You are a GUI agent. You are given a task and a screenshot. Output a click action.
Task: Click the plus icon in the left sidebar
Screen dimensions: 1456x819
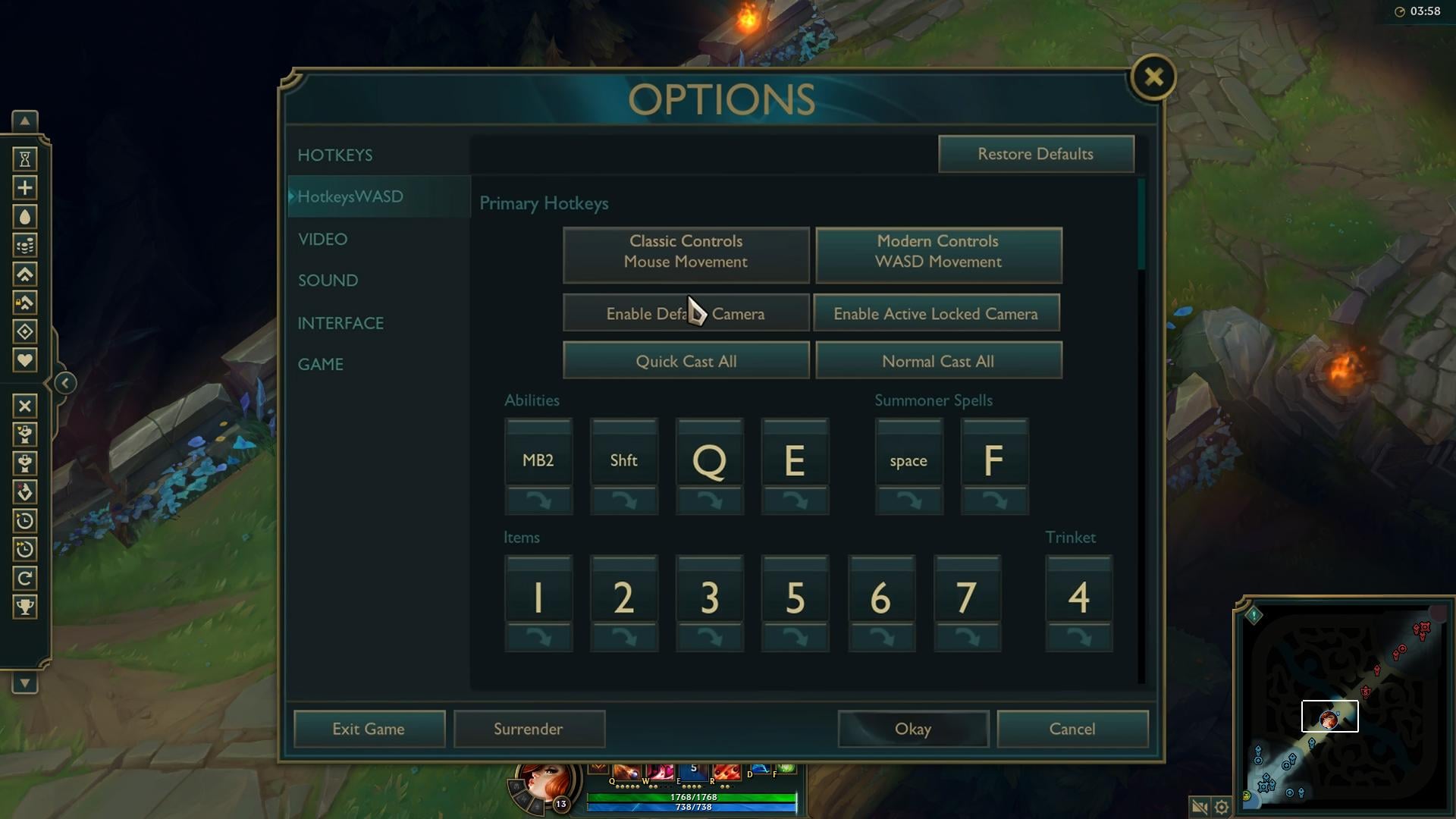coord(25,188)
